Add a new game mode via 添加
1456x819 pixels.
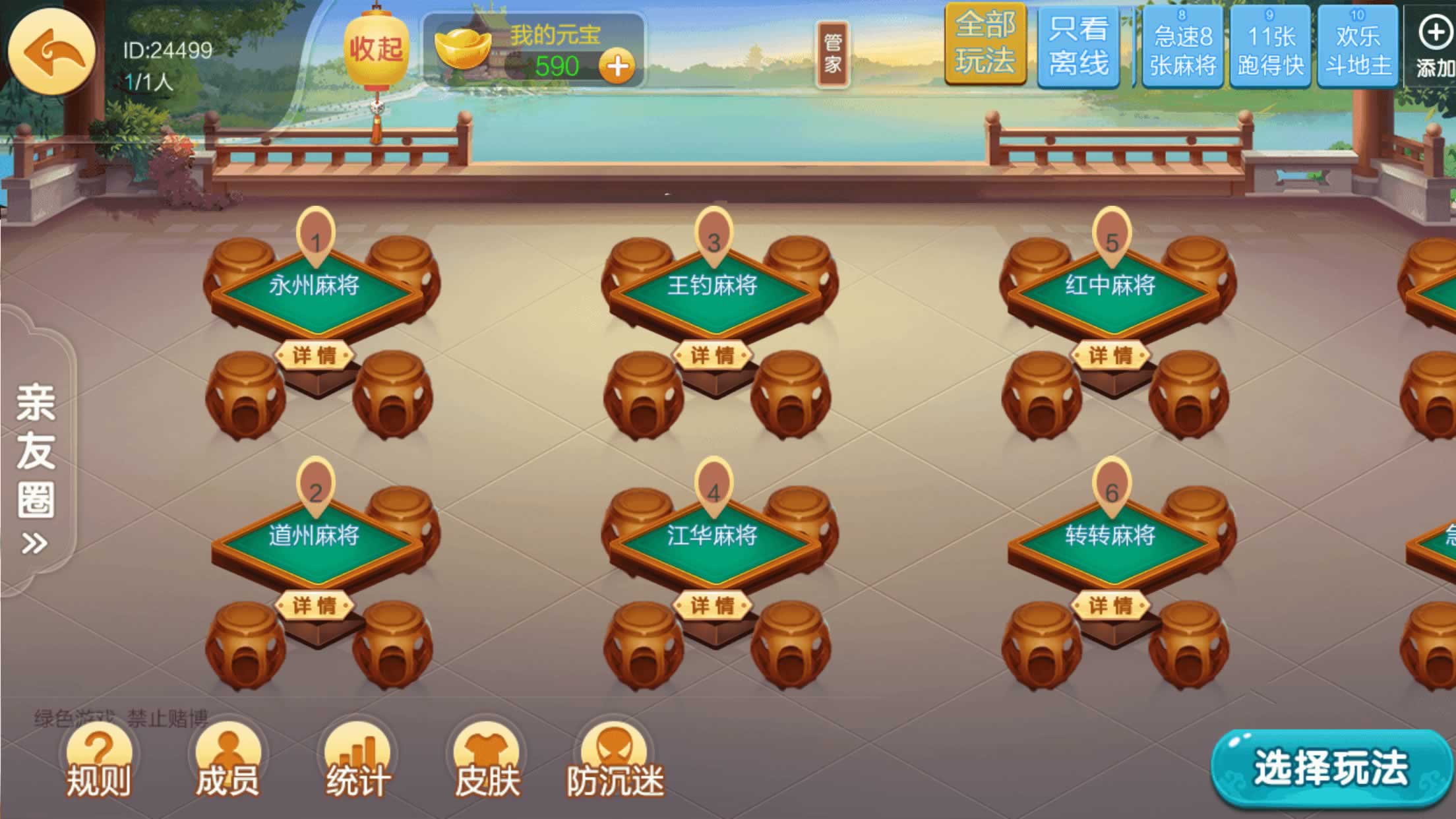click(x=1434, y=45)
